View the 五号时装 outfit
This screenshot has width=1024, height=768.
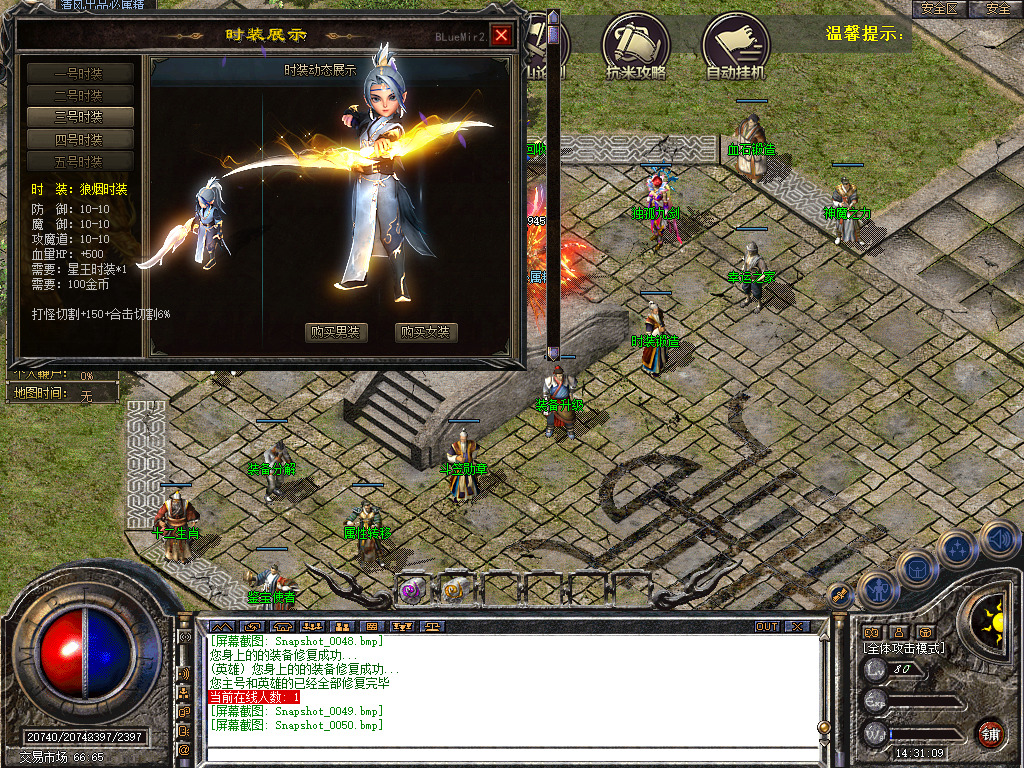(79, 161)
